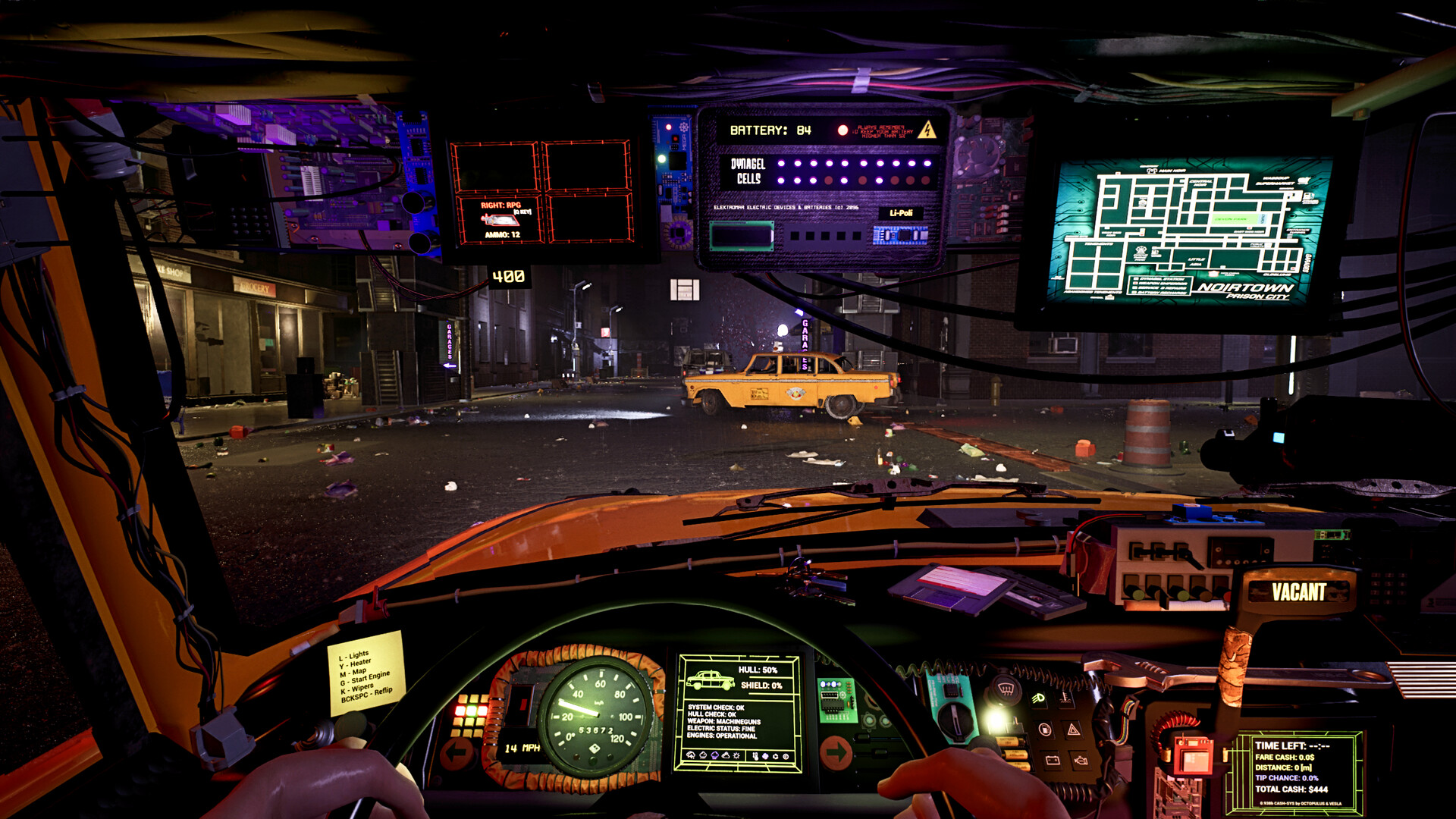Activate the hazard triangle dashboard button

click(x=1073, y=730)
